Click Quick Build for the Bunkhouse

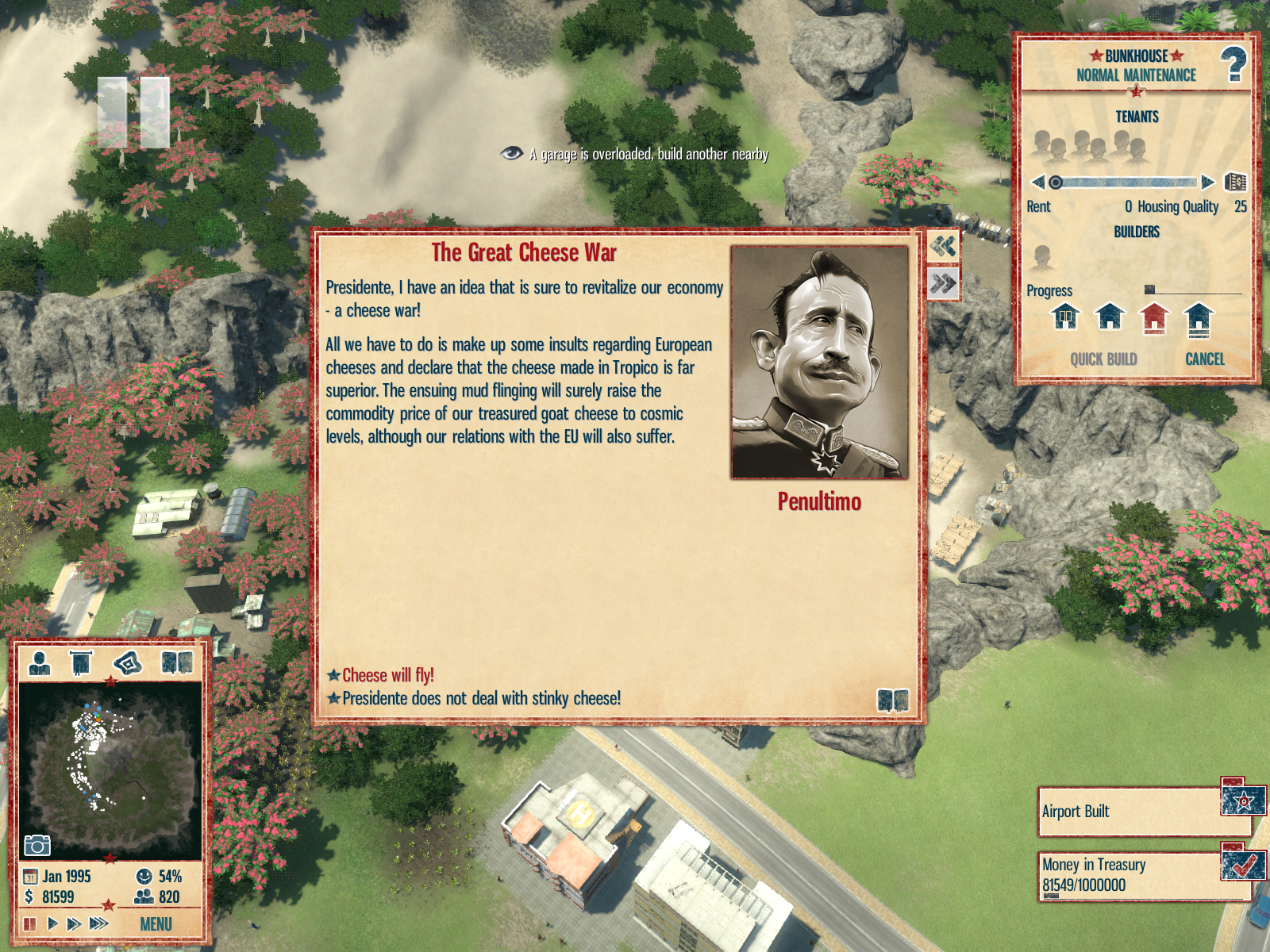click(x=1103, y=359)
